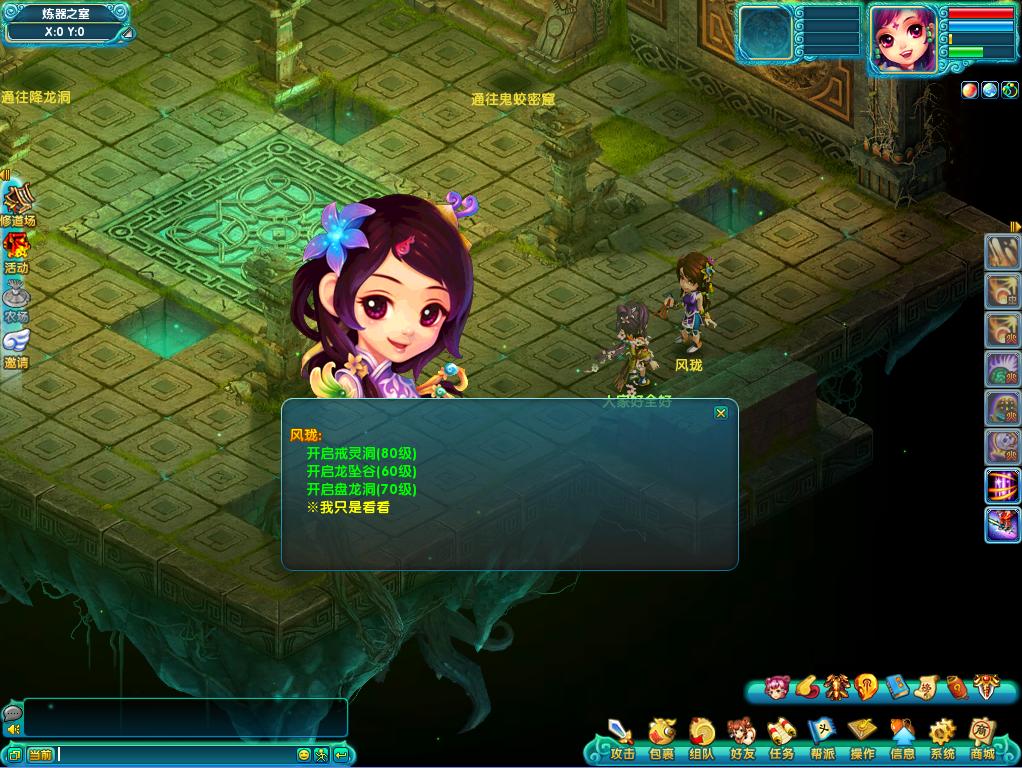Pick 开启盘龙洞(70级) dialogue option

(x=361, y=489)
